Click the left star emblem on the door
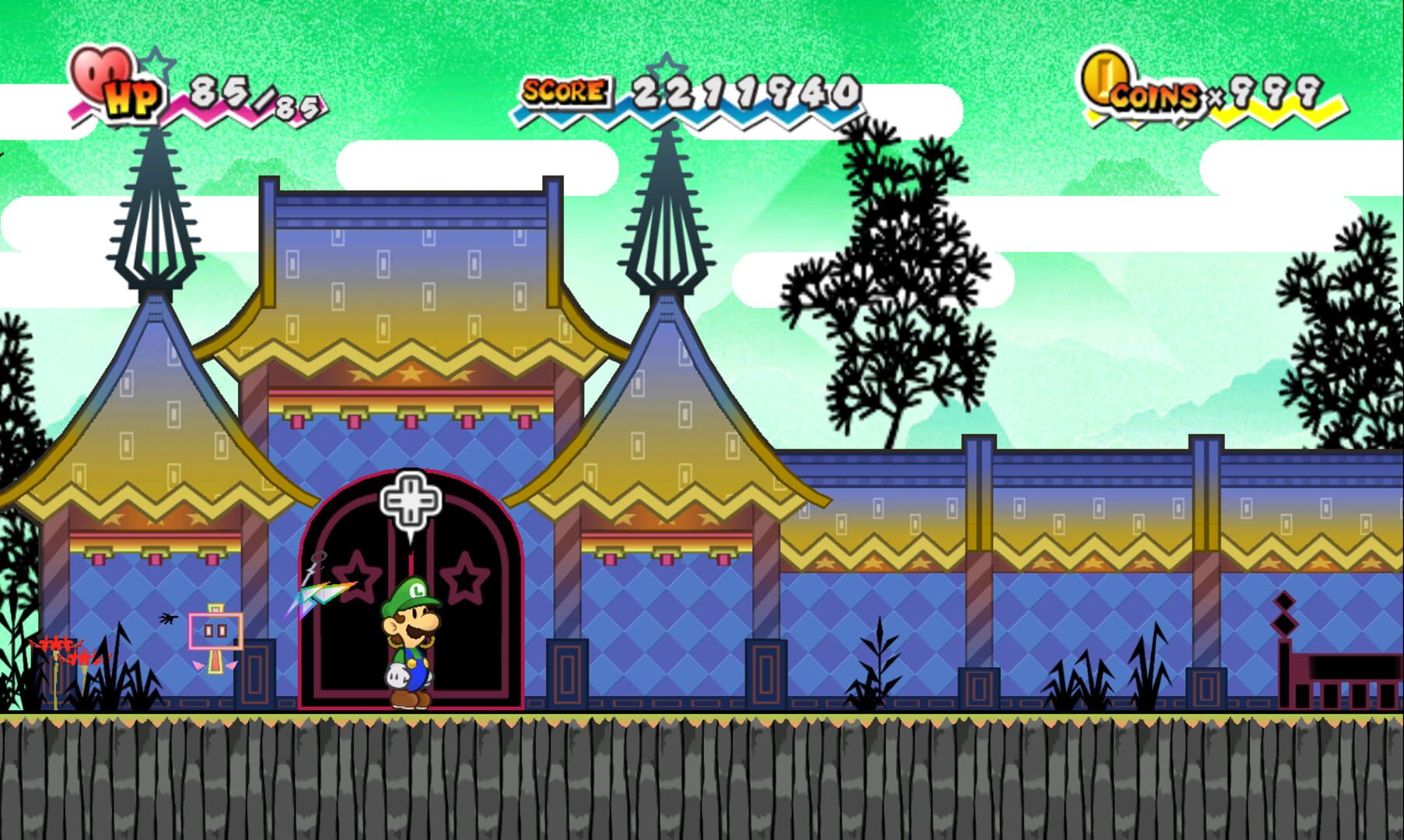Image resolution: width=1404 pixels, height=840 pixels. (x=357, y=579)
